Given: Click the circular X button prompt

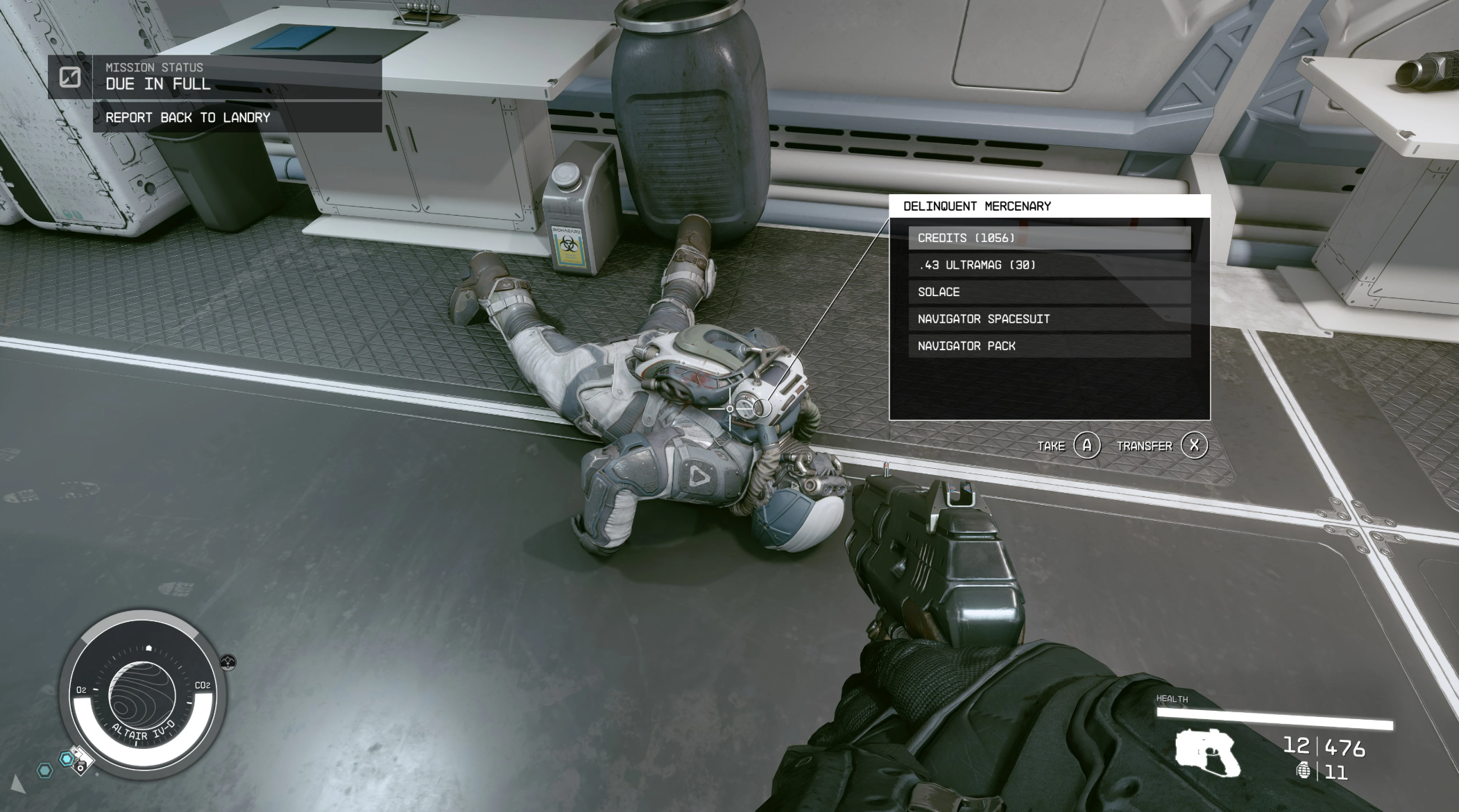Looking at the screenshot, I should (1194, 446).
